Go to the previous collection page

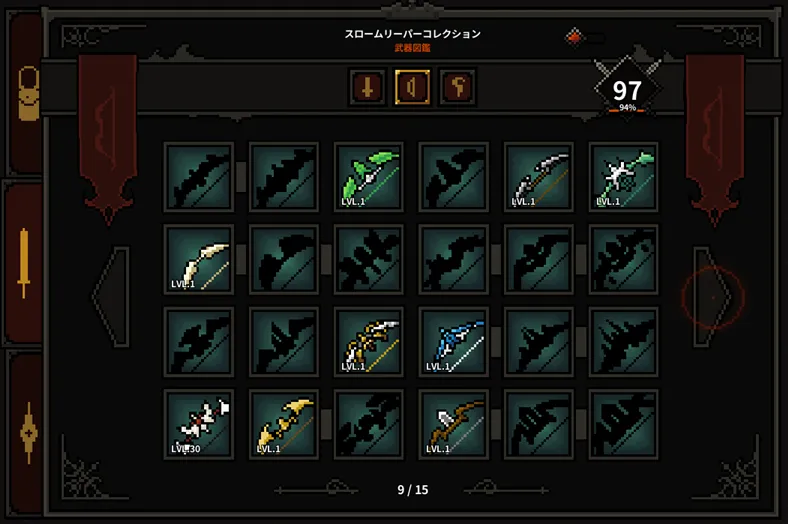112,297
